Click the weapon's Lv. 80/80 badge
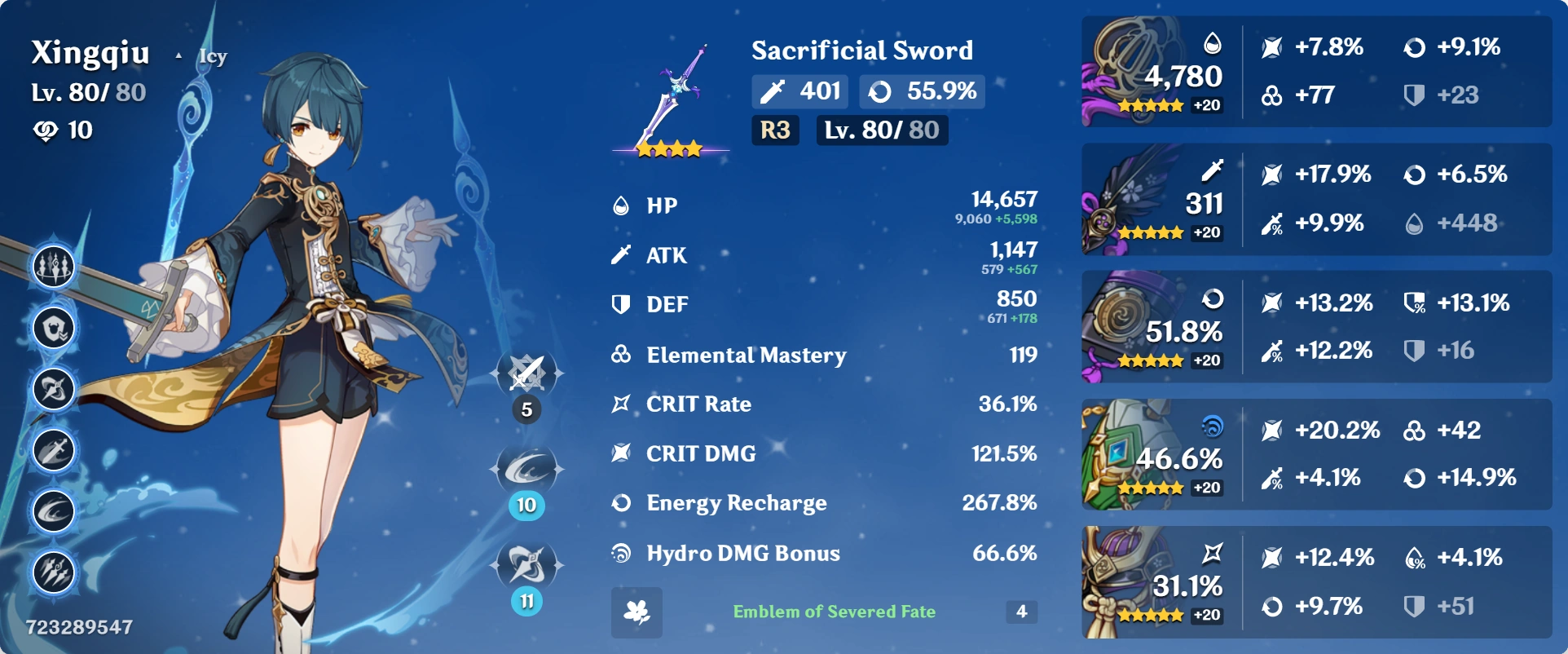Screen dimensions: 1568x654 click(x=882, y=129)
